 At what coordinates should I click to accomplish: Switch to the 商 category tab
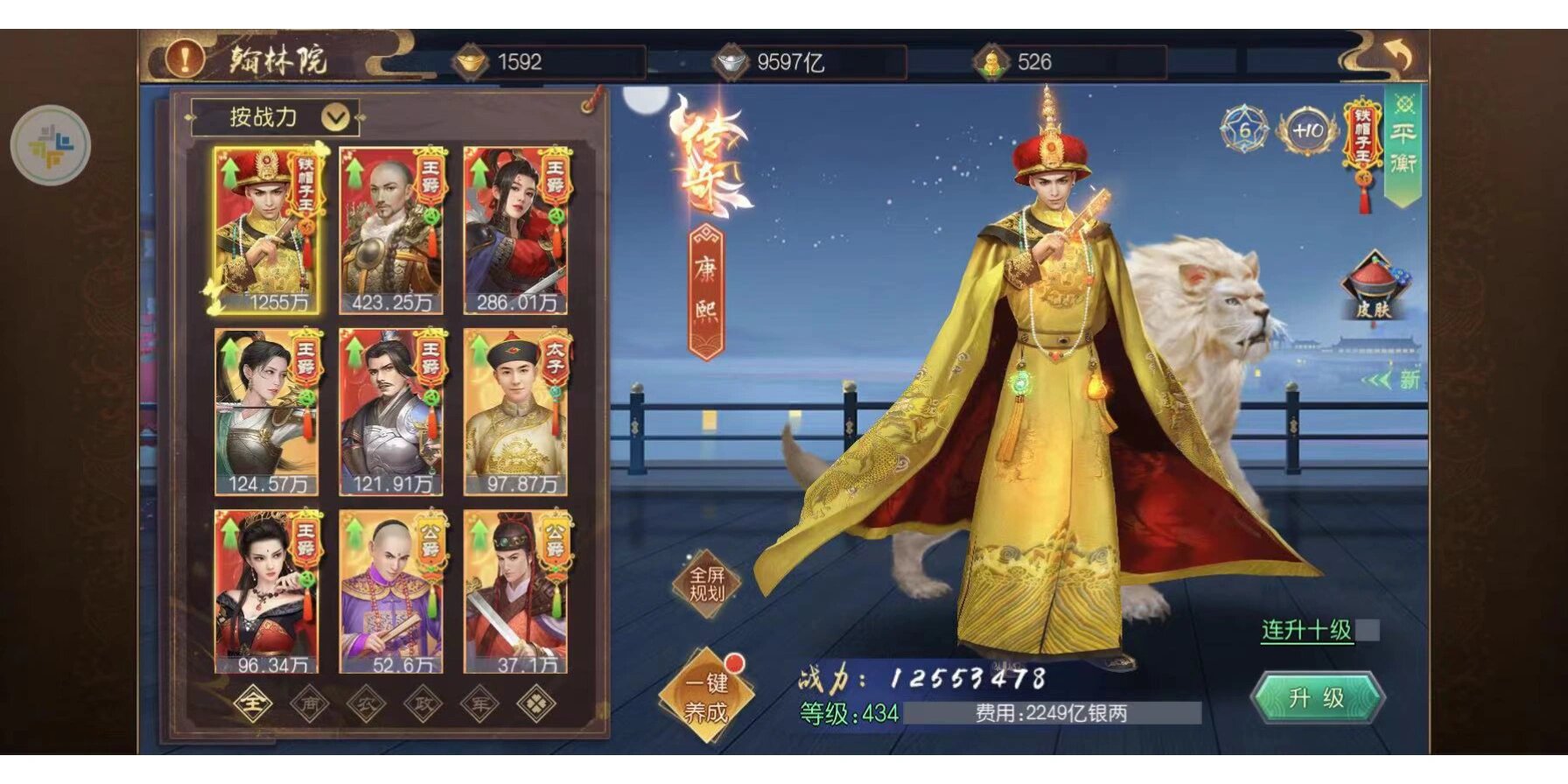coord(310,703)
